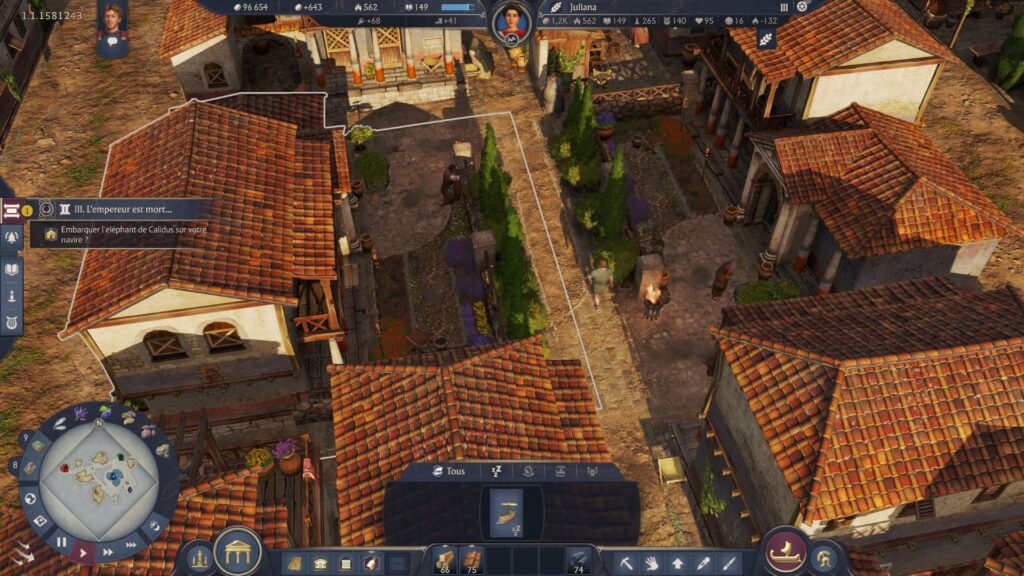1024x576 pixels.
Task: Open the ship menu round button
Action: (786, 551)
